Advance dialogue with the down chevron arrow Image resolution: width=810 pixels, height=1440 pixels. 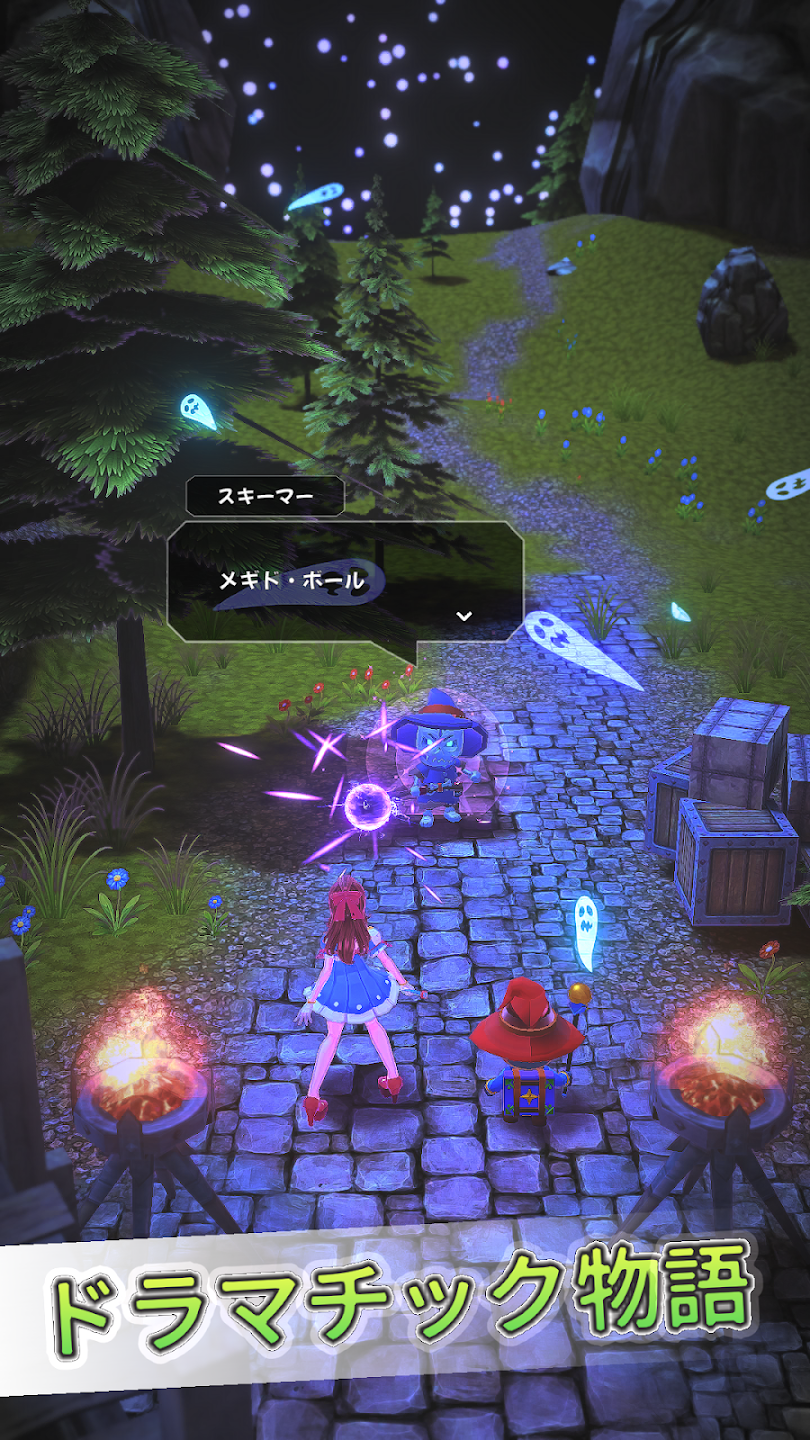[463, 615]
